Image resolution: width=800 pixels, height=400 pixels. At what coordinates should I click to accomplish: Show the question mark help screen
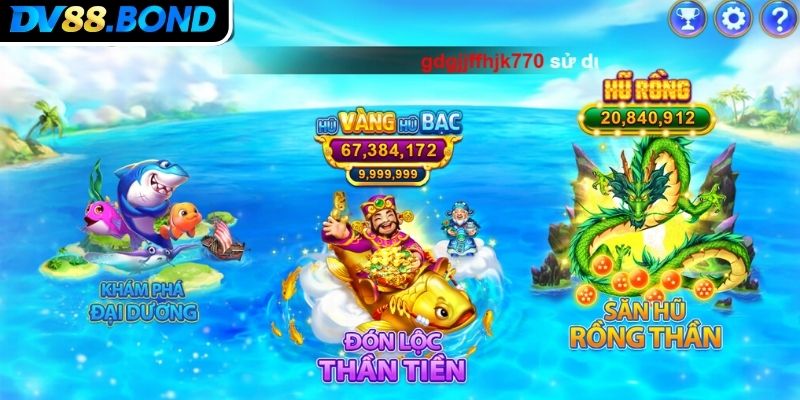pyautogui.click(x=778, y=17)
